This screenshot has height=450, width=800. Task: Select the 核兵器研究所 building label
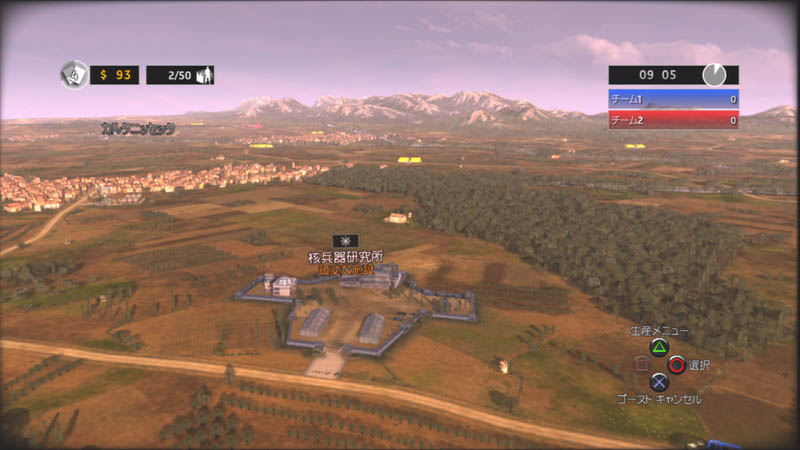click(345, 258)
